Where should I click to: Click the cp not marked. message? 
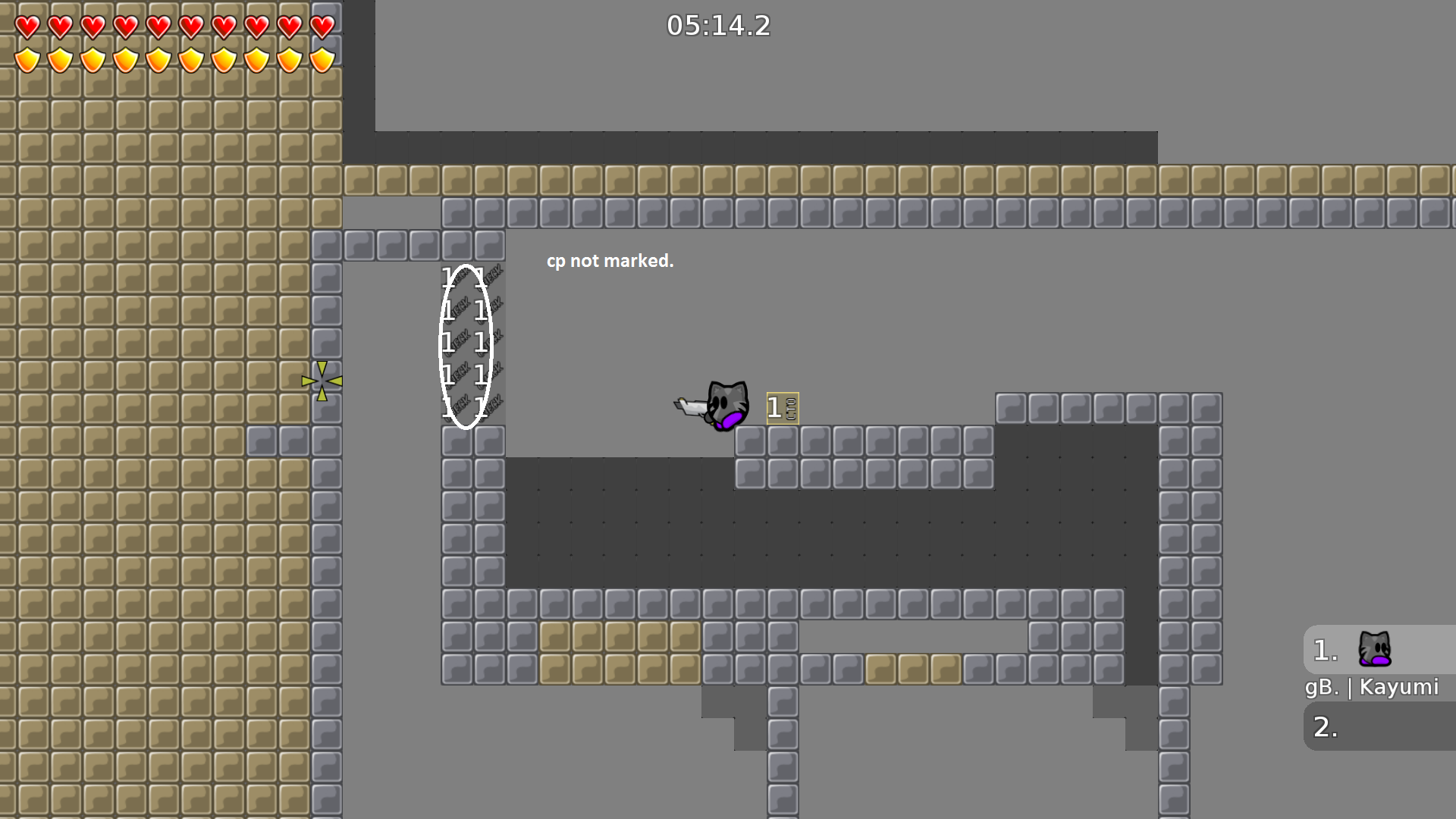pos(610,261)
